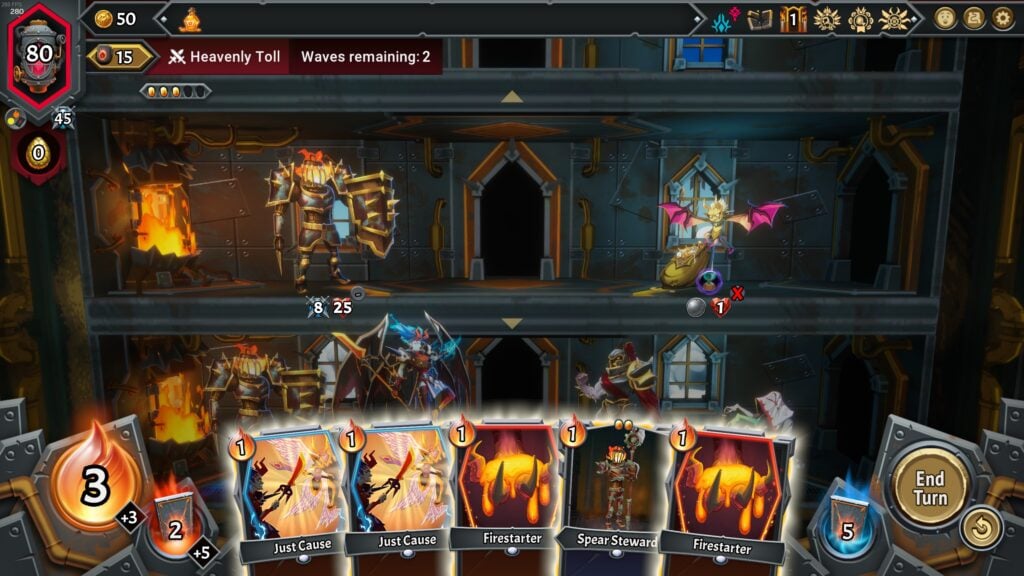Show the covenant level torch gate icon
The height and width of the screenshot is (576, 1024).
[793, 19]
